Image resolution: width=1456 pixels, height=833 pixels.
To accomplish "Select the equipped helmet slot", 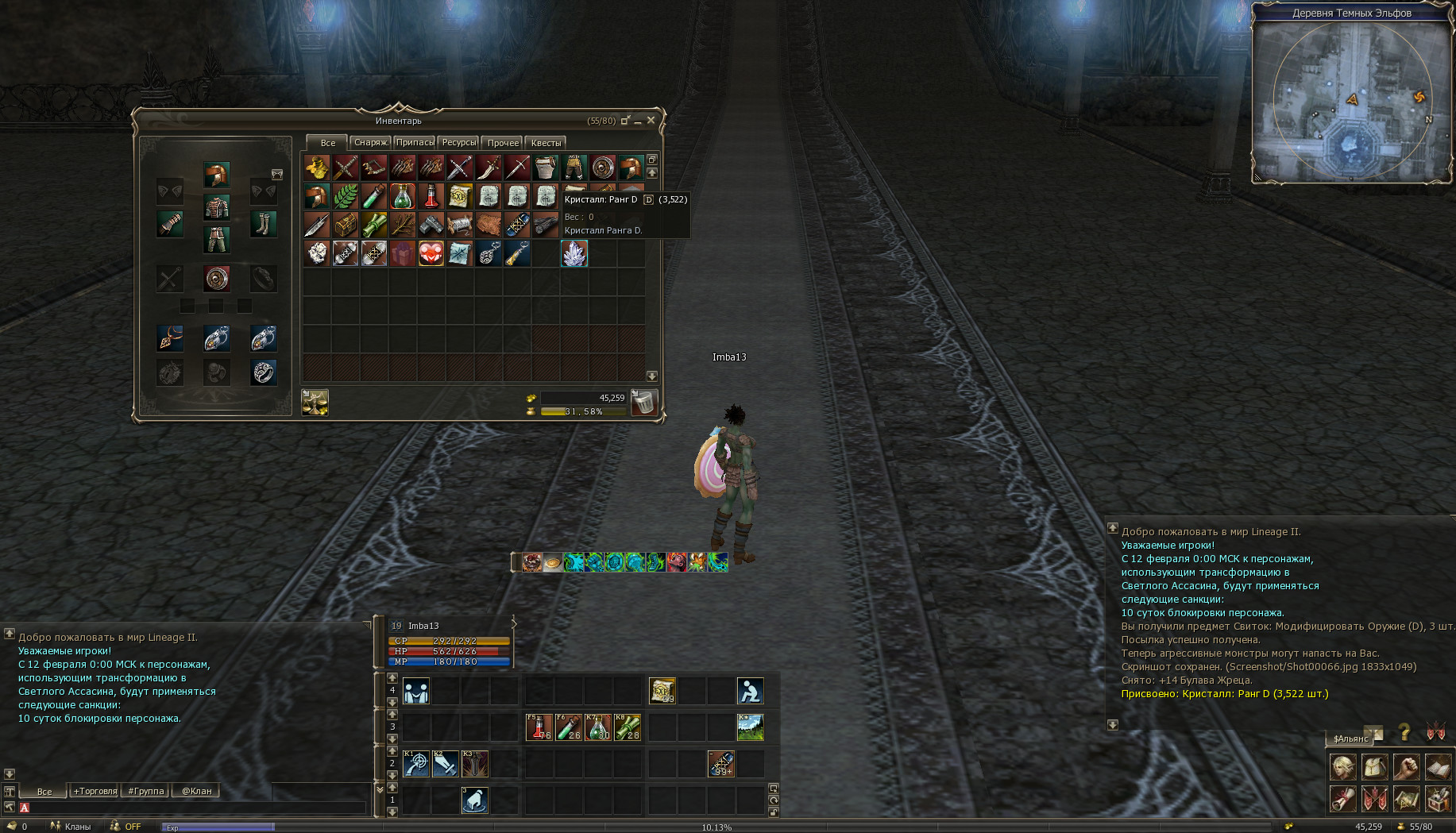I will 217,174.
